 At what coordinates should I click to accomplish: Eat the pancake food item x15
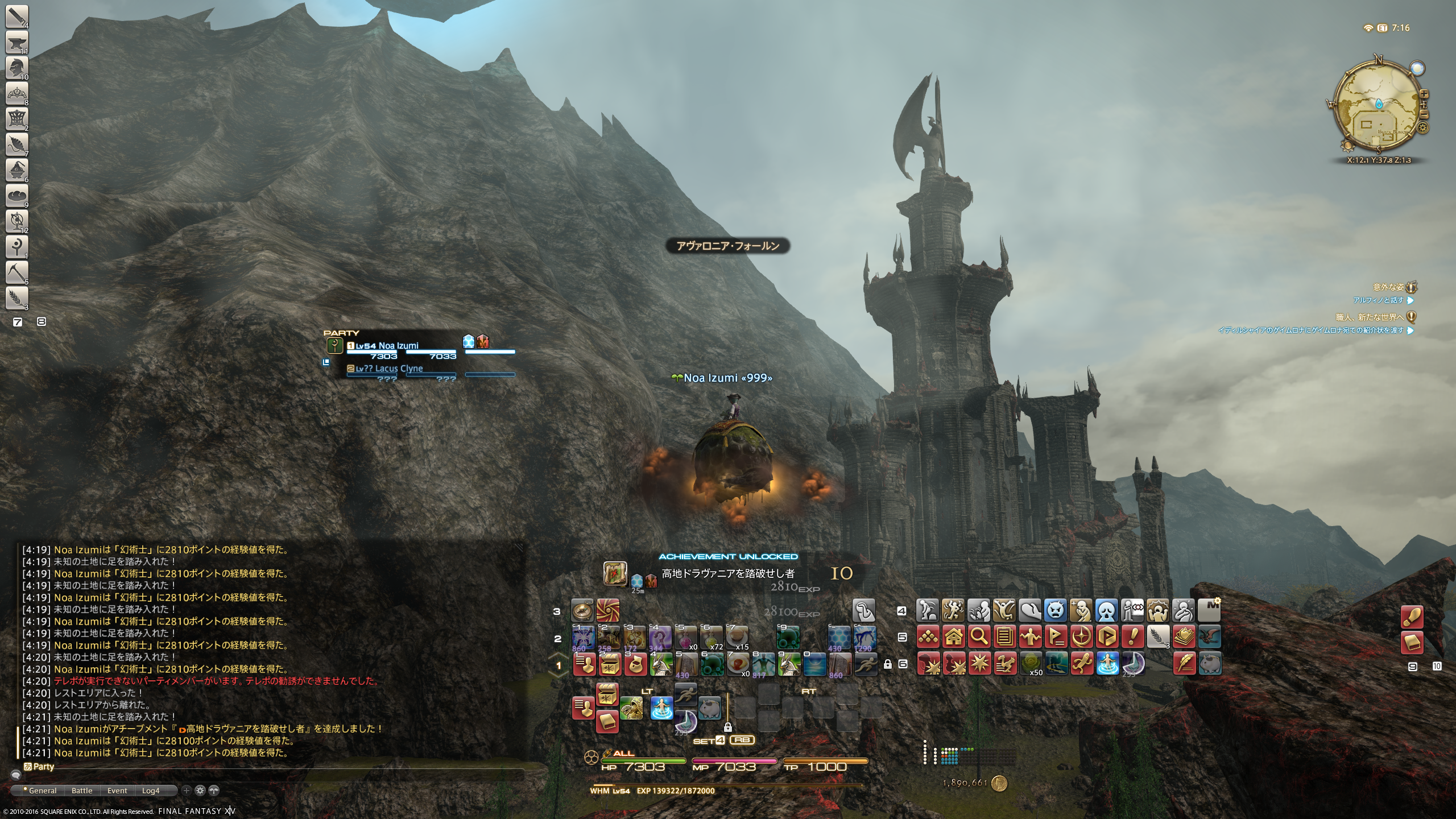(737, 638)
